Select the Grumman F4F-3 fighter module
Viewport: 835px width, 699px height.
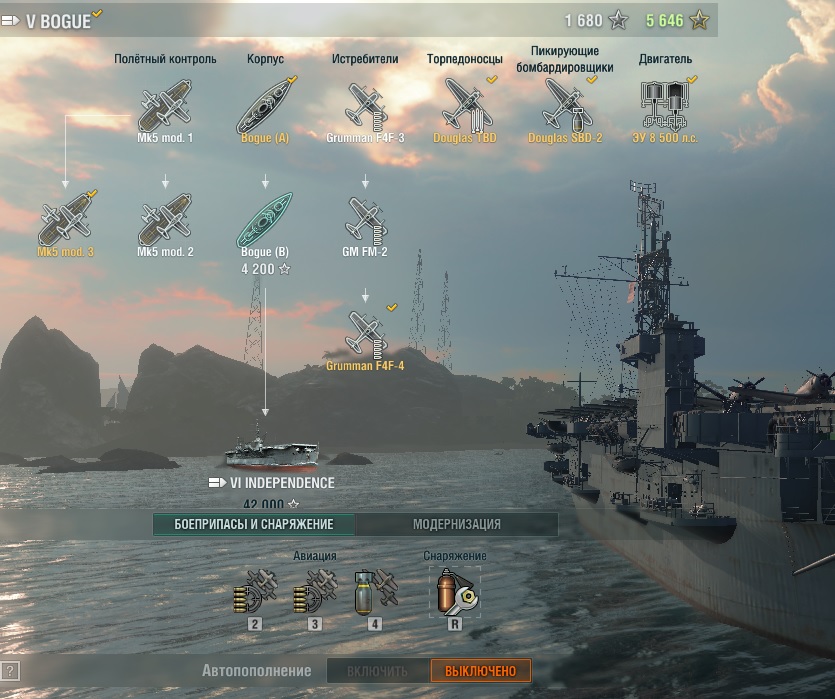pos(365,104)
